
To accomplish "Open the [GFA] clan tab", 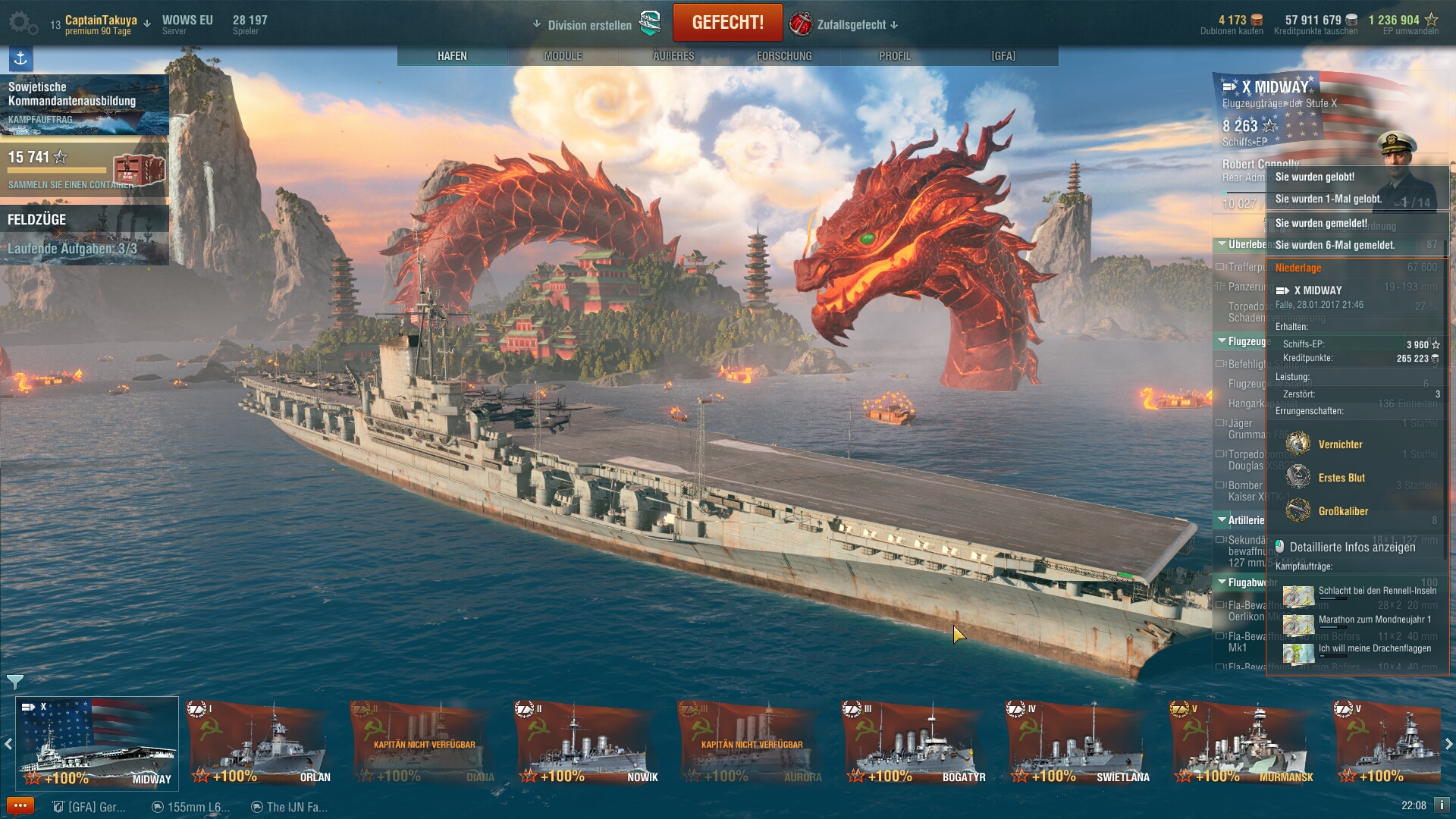I will (x=1003, y=56).
